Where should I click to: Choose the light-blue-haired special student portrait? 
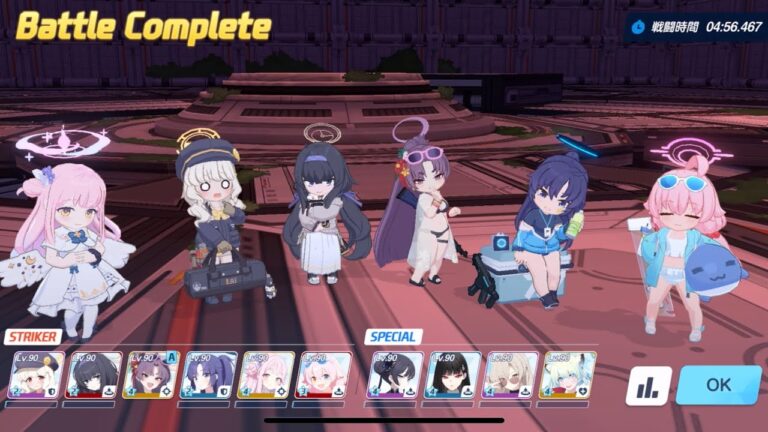[568, 376]
